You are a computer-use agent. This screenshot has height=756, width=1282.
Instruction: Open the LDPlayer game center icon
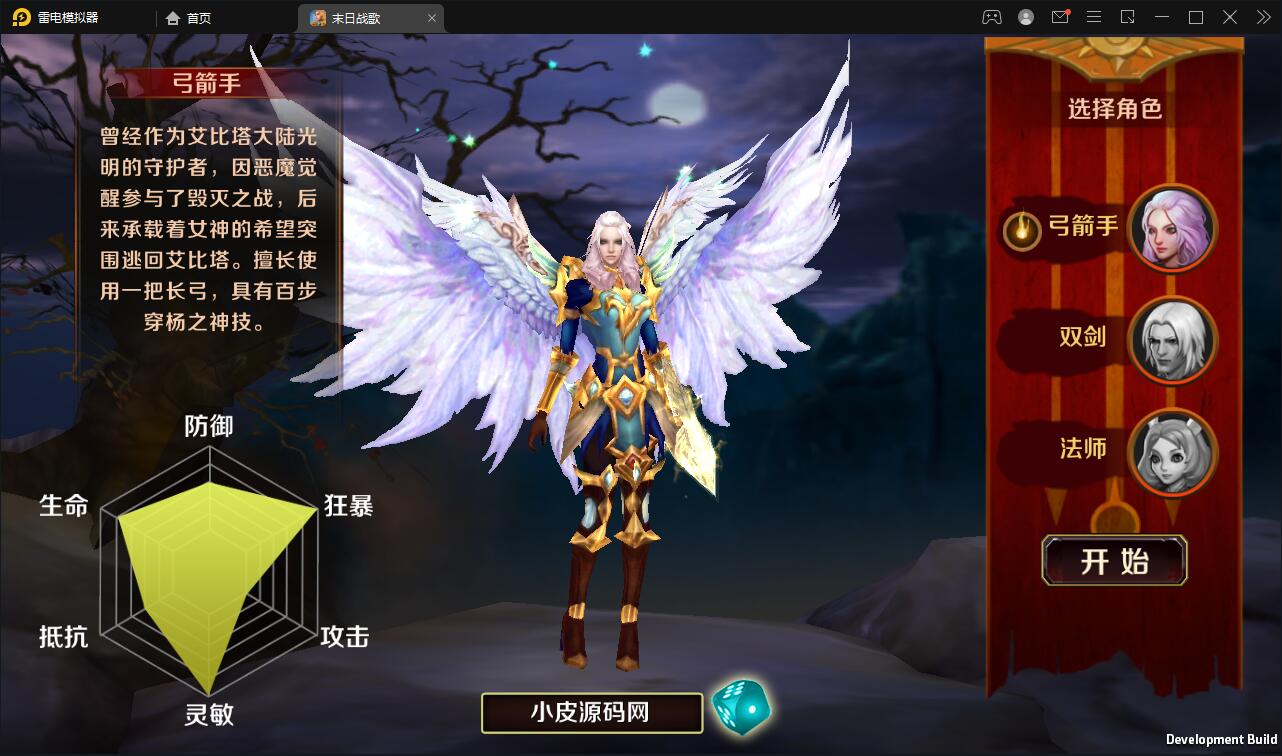(x=992, y=17)
